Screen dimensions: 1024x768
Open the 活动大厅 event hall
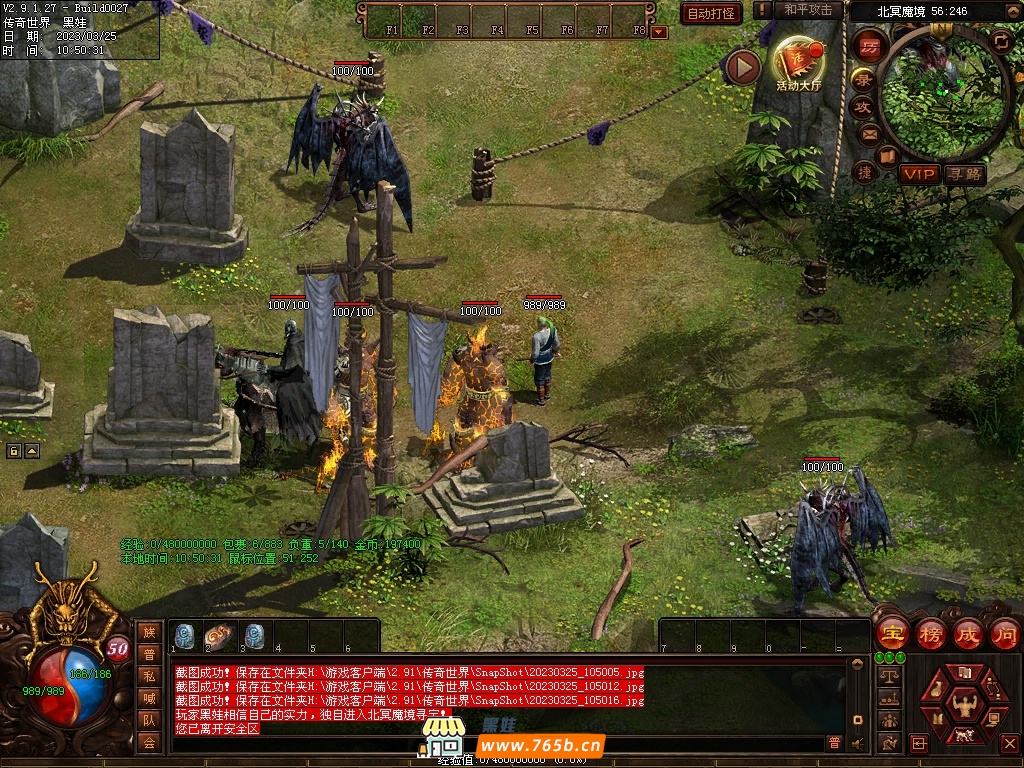(x=797, y=64)
